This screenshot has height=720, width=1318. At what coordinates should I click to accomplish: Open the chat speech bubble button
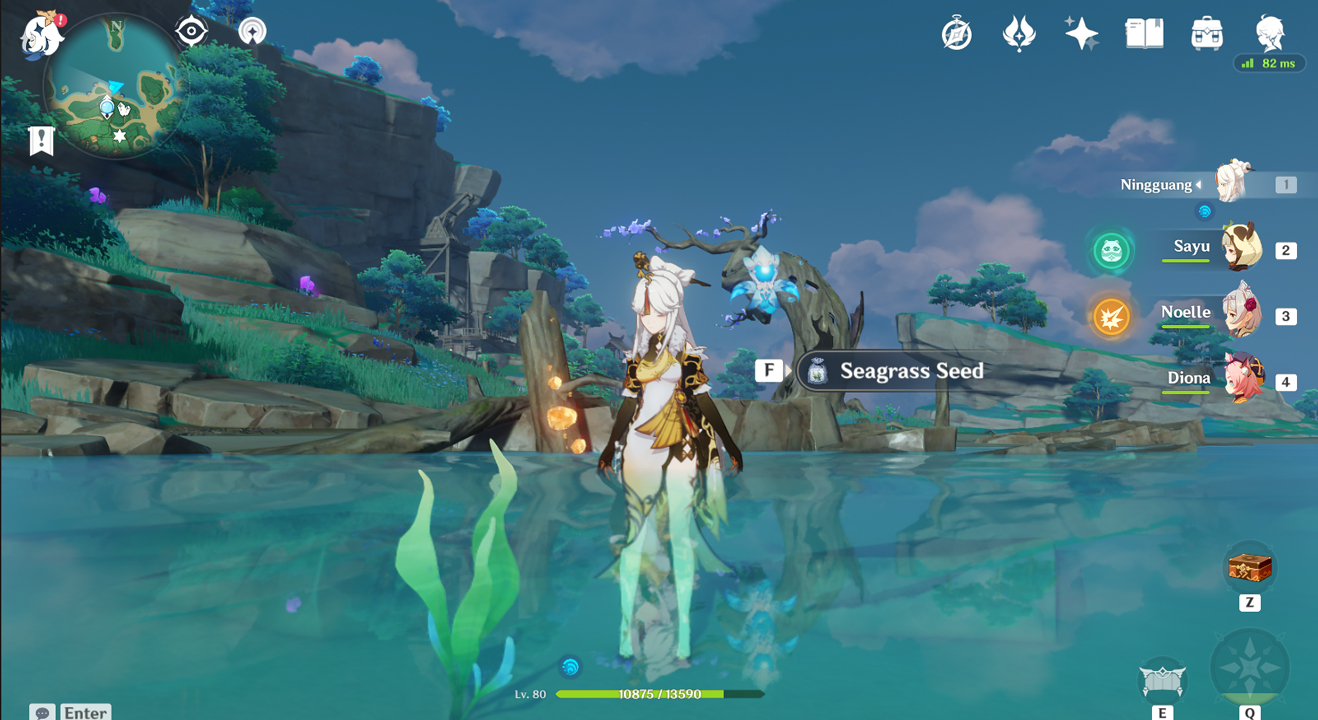point(42,712)
